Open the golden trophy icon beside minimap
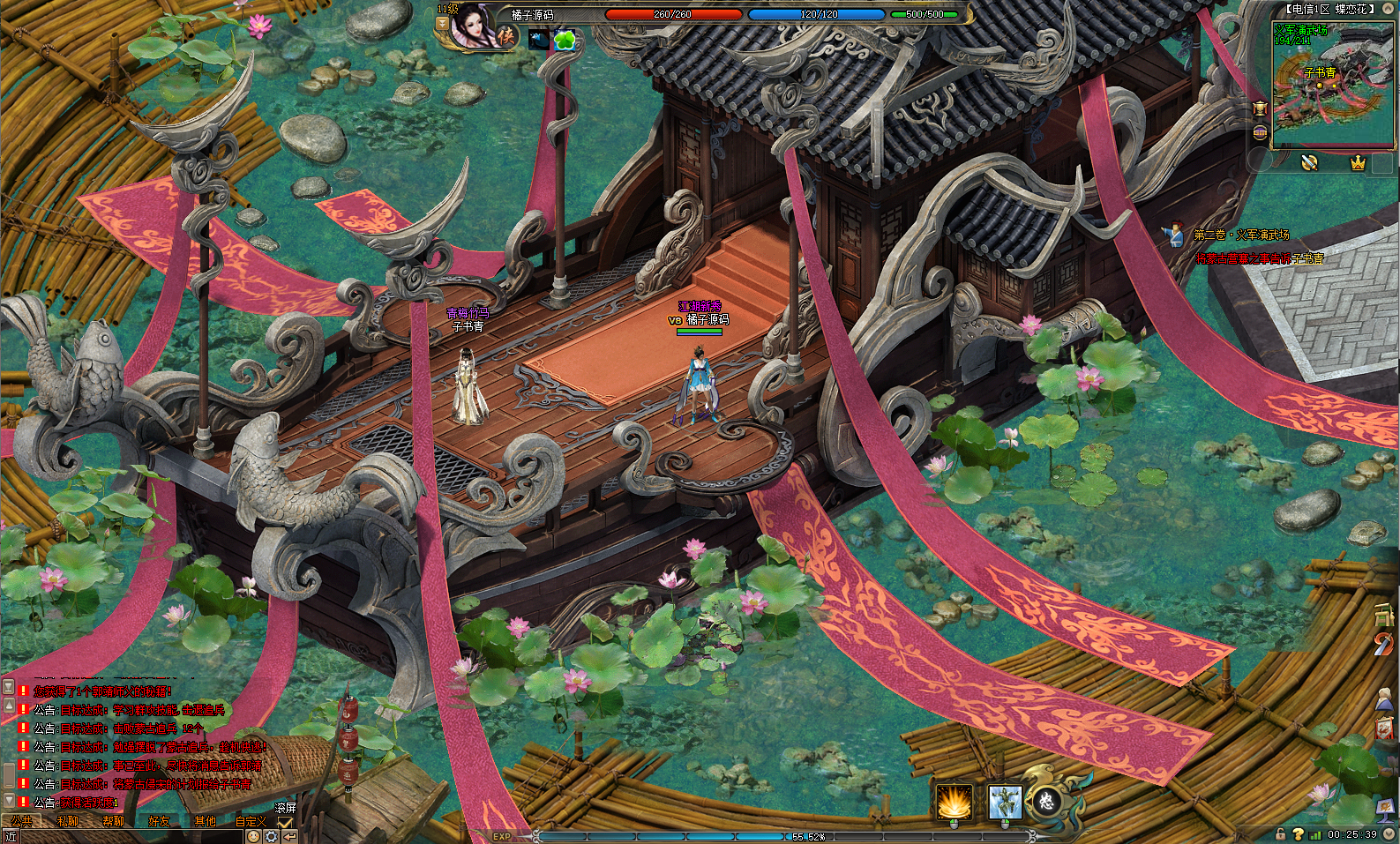This screenshot has height=844, width=1400. 1260,108
